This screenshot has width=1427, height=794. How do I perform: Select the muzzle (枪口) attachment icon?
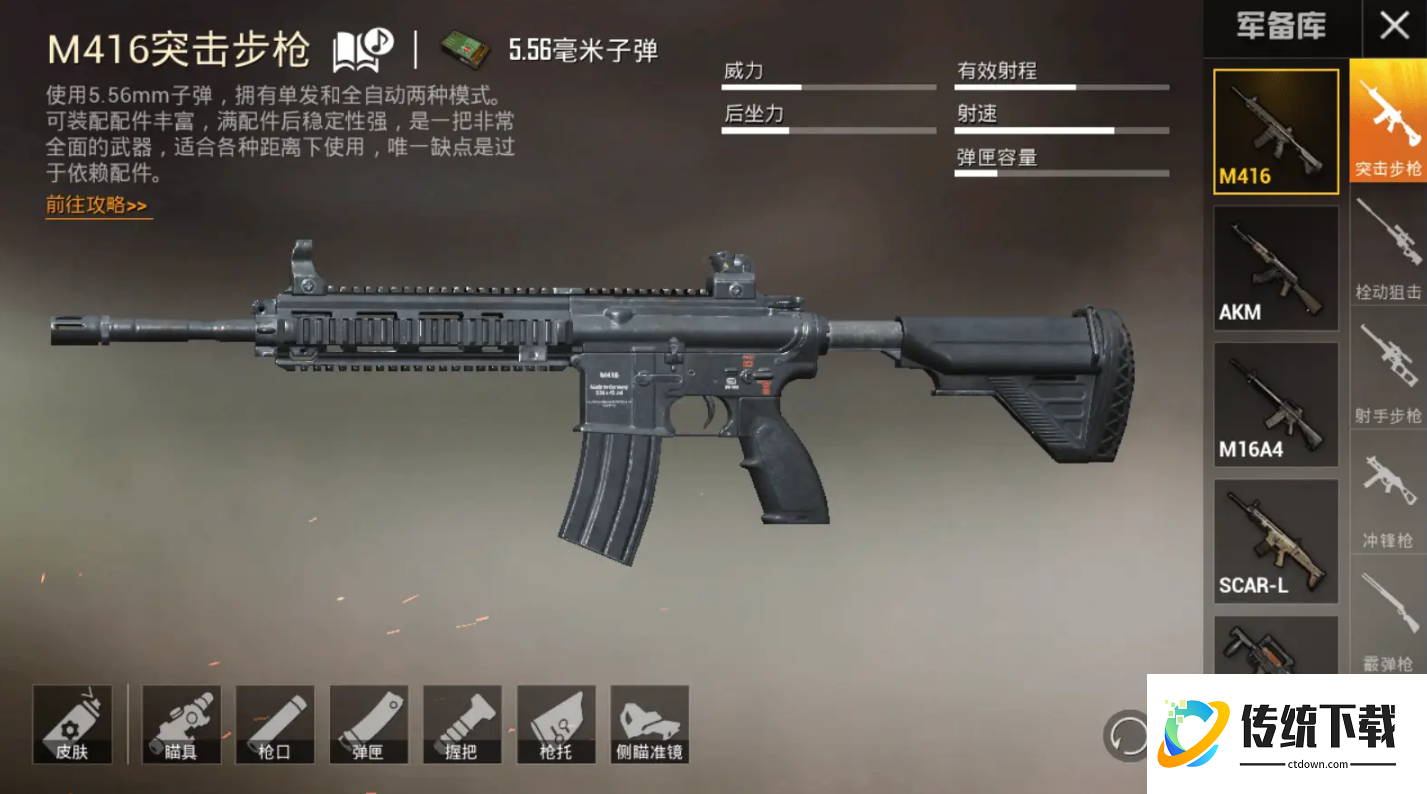274,723
